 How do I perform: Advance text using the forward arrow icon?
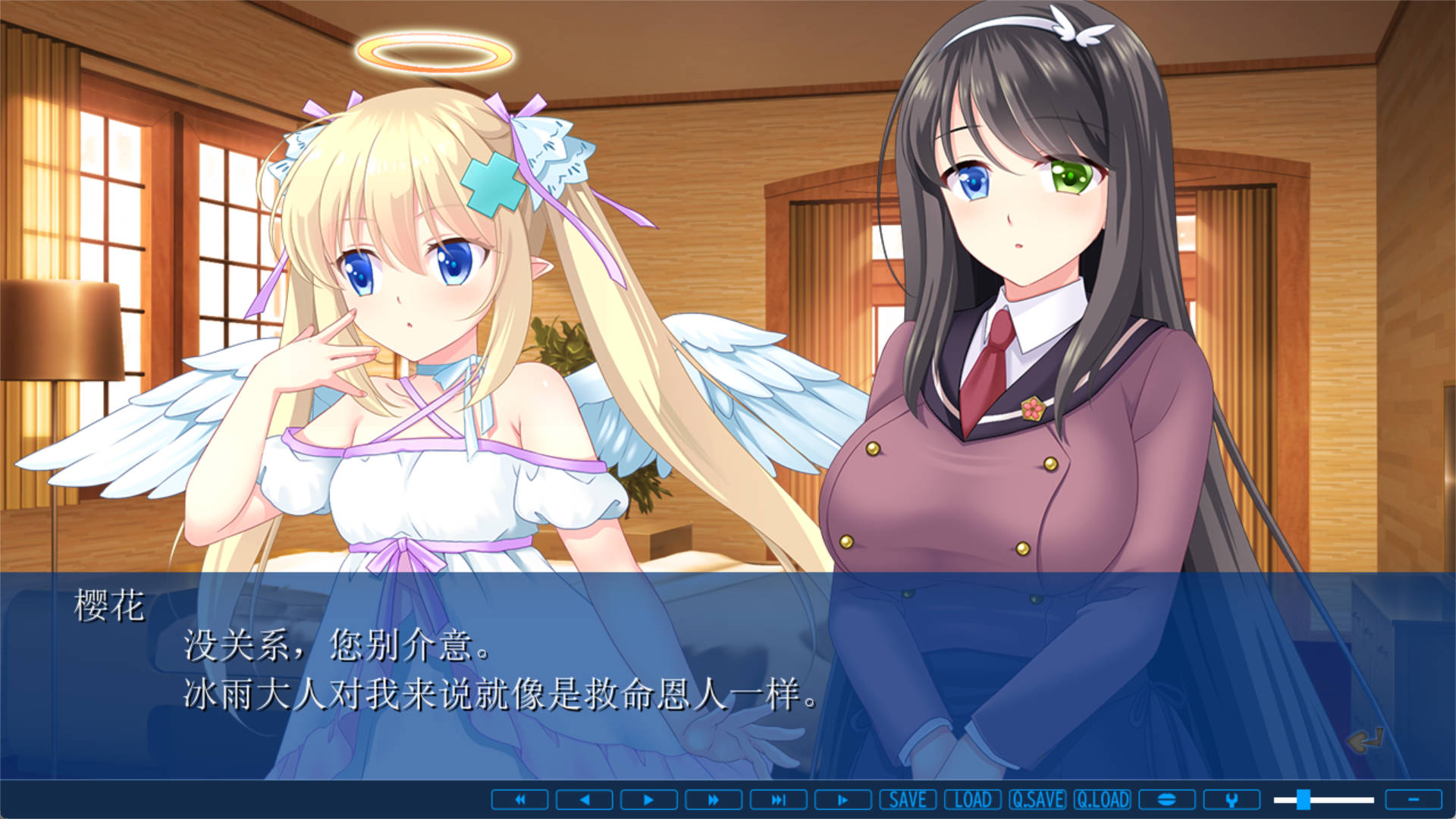pos(648,800)
